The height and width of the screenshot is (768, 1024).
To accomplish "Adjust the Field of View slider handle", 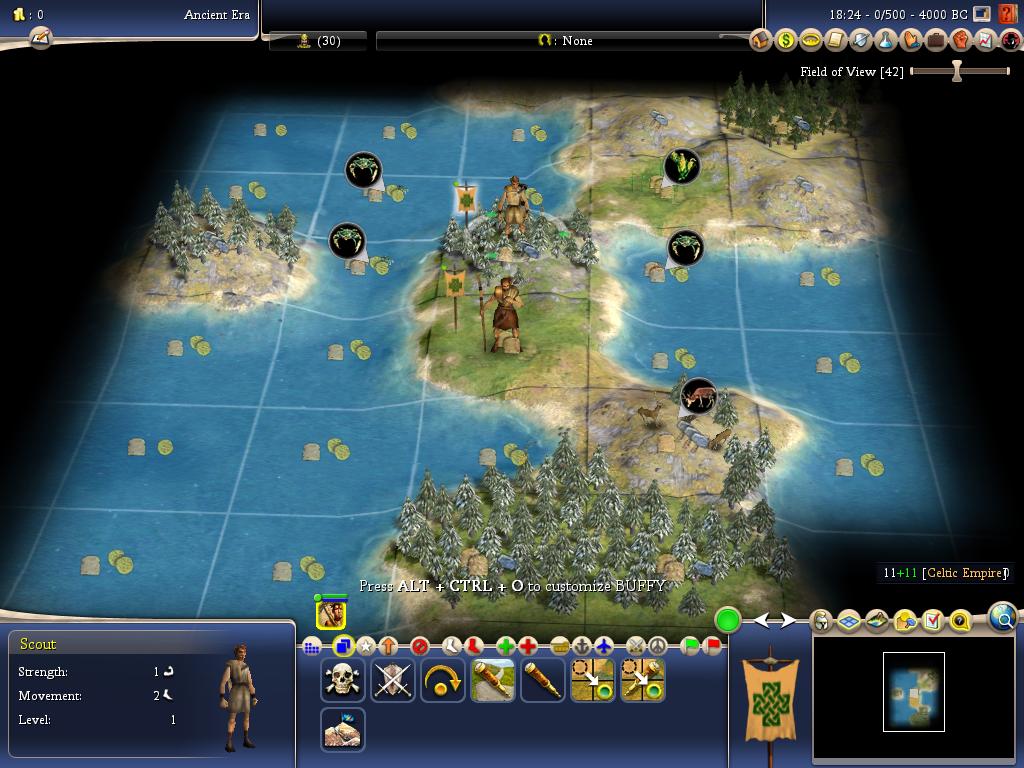I will point(957,71).
